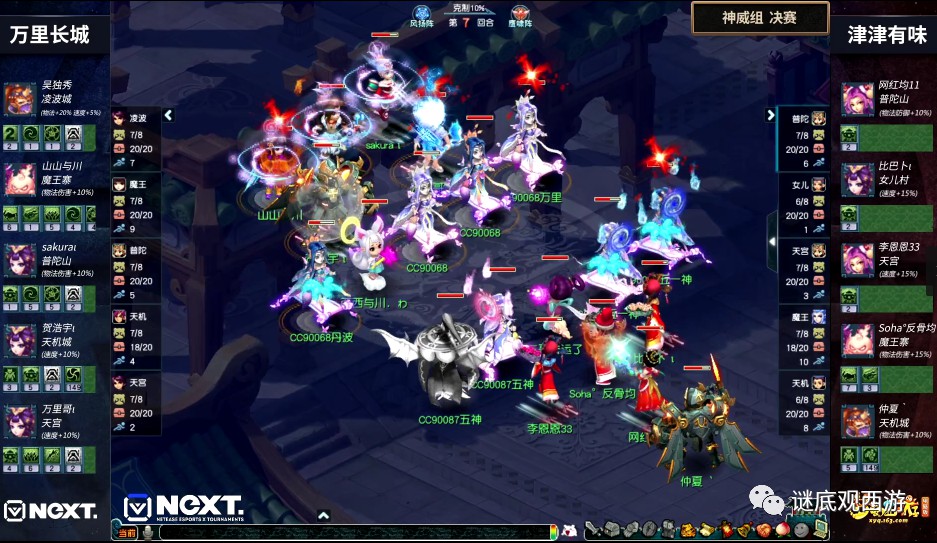Collapse the right team stats panel arrow
Viewport: 937px width, 543px height.
click(771, 115)
